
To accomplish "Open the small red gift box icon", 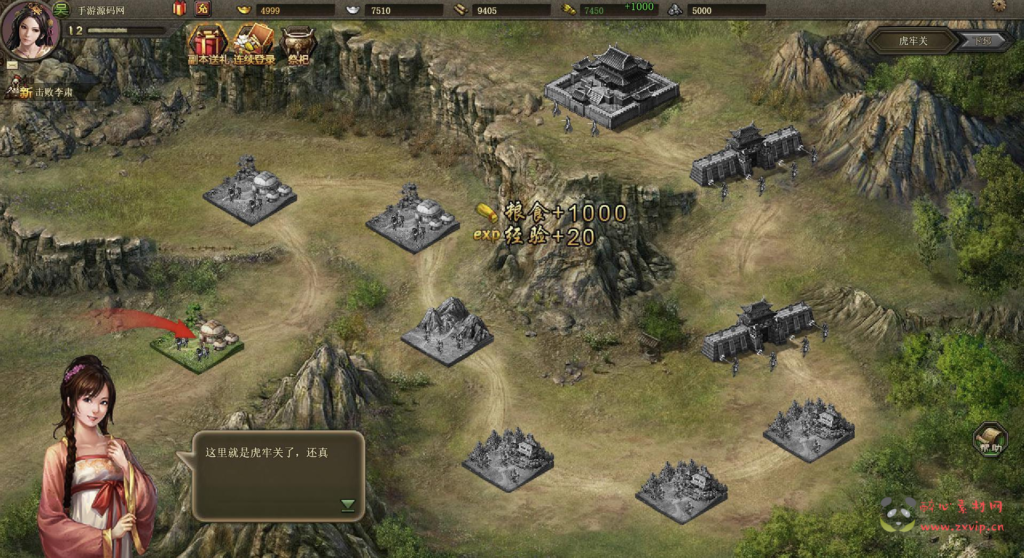I will [x=179, y=9].
